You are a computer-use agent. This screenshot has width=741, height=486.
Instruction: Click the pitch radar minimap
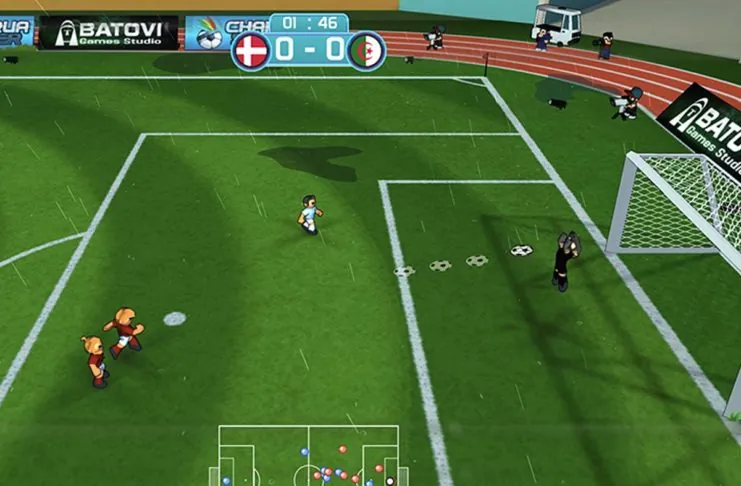308,456
